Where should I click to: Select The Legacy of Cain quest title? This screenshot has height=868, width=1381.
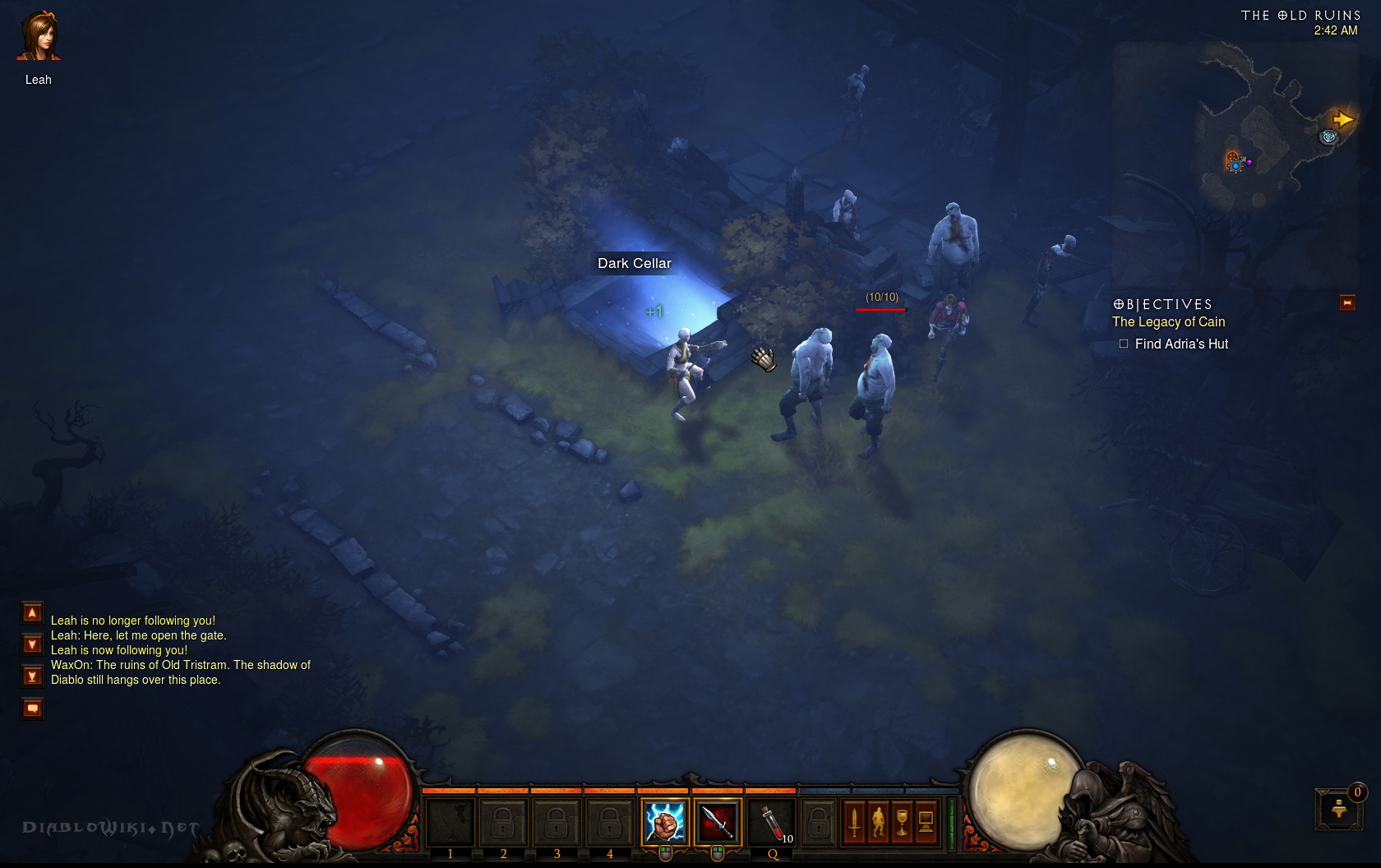(1168, 322)
